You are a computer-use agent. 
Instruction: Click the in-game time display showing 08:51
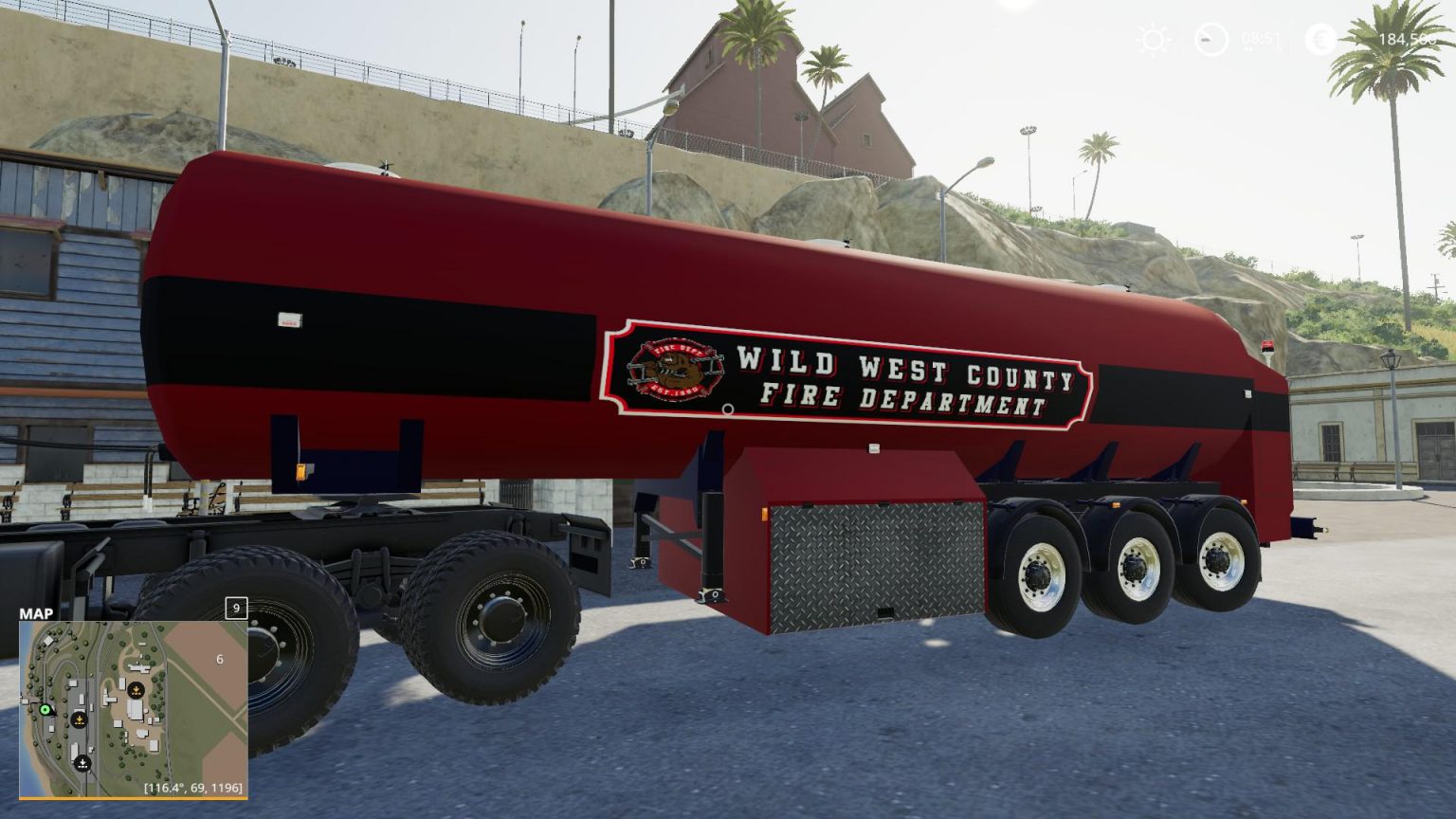tap(1261, 38)
